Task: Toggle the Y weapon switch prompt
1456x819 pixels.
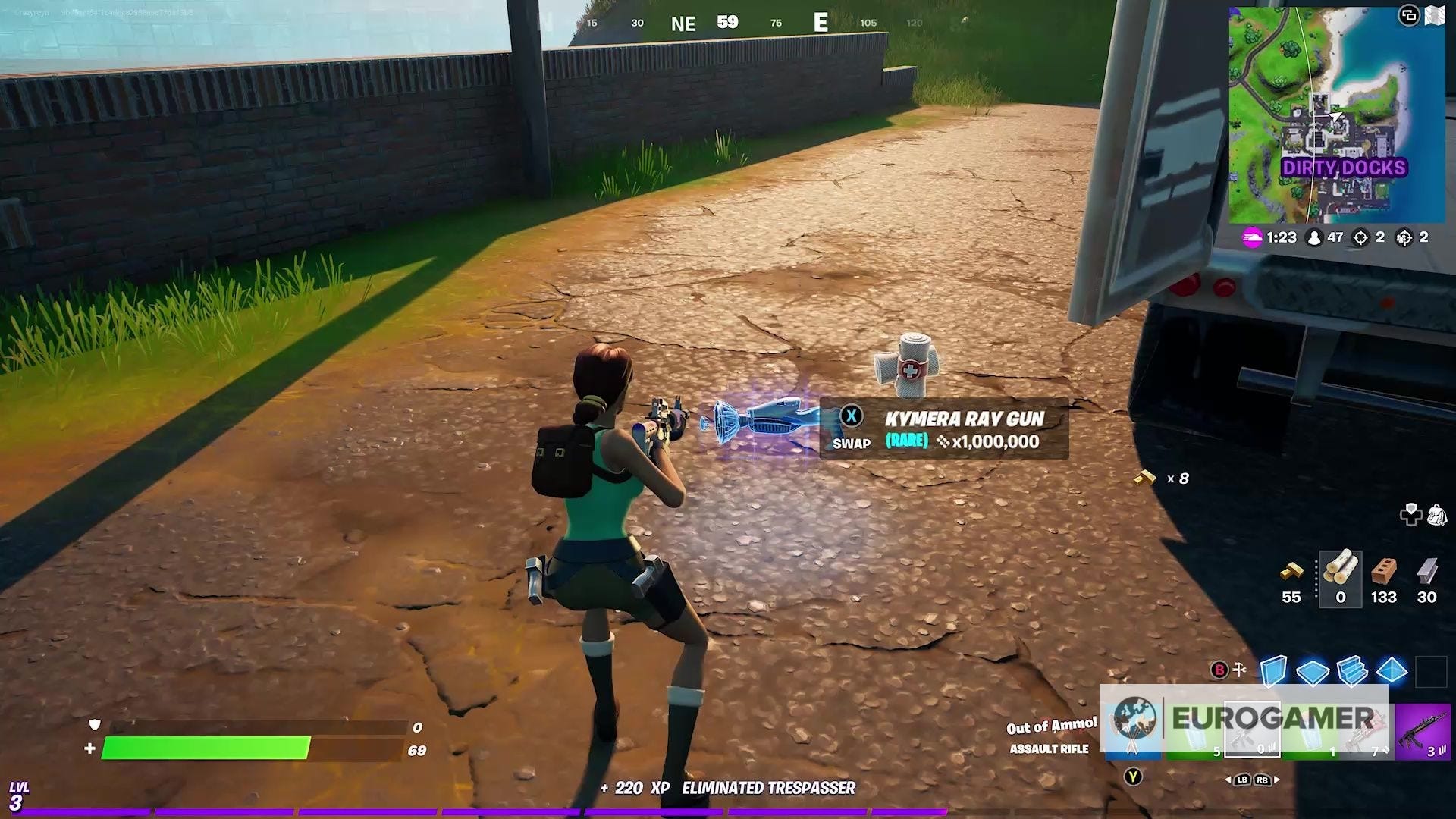Action: point(1132,777)
